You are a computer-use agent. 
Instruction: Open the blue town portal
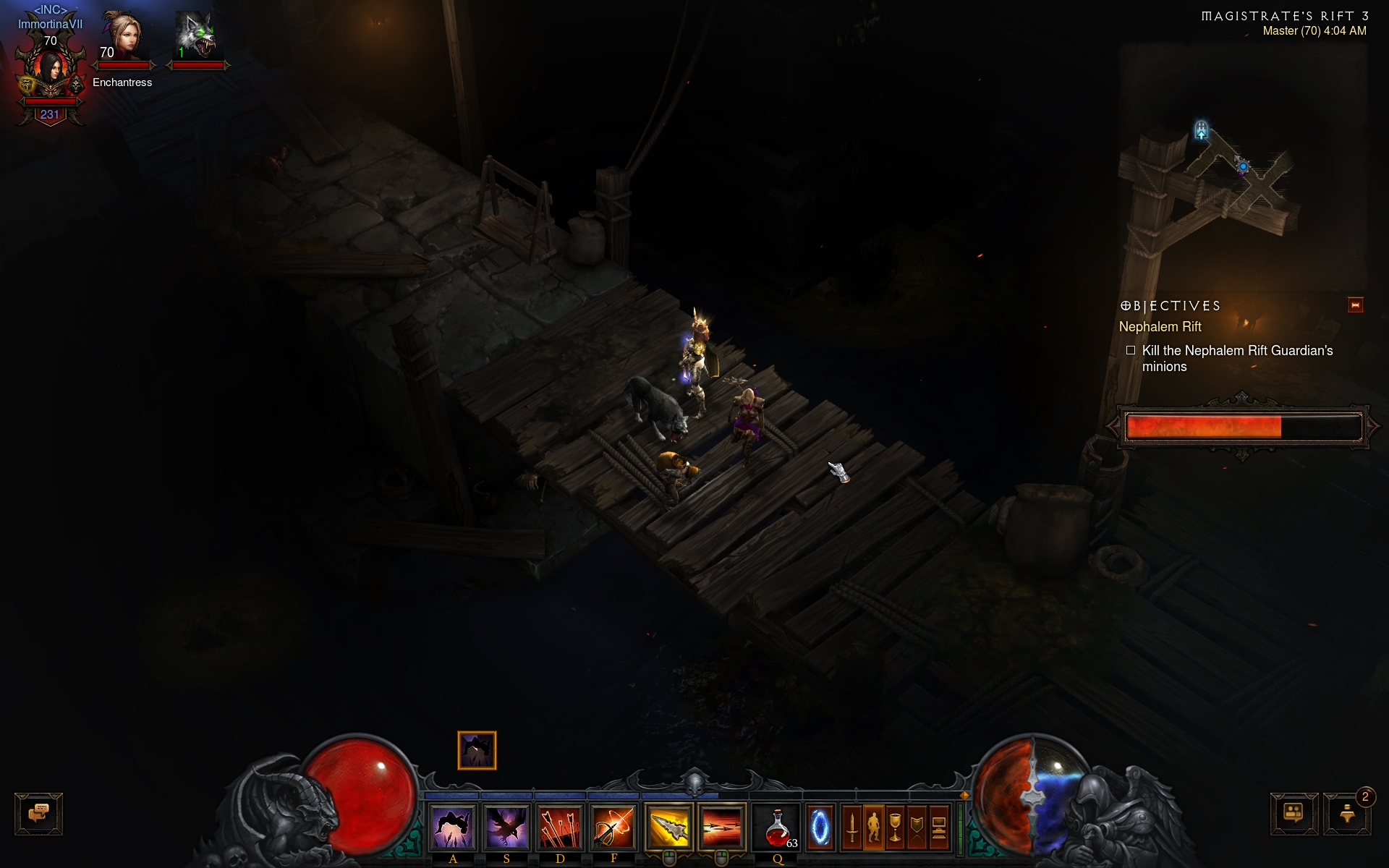[x=820, y=827]
